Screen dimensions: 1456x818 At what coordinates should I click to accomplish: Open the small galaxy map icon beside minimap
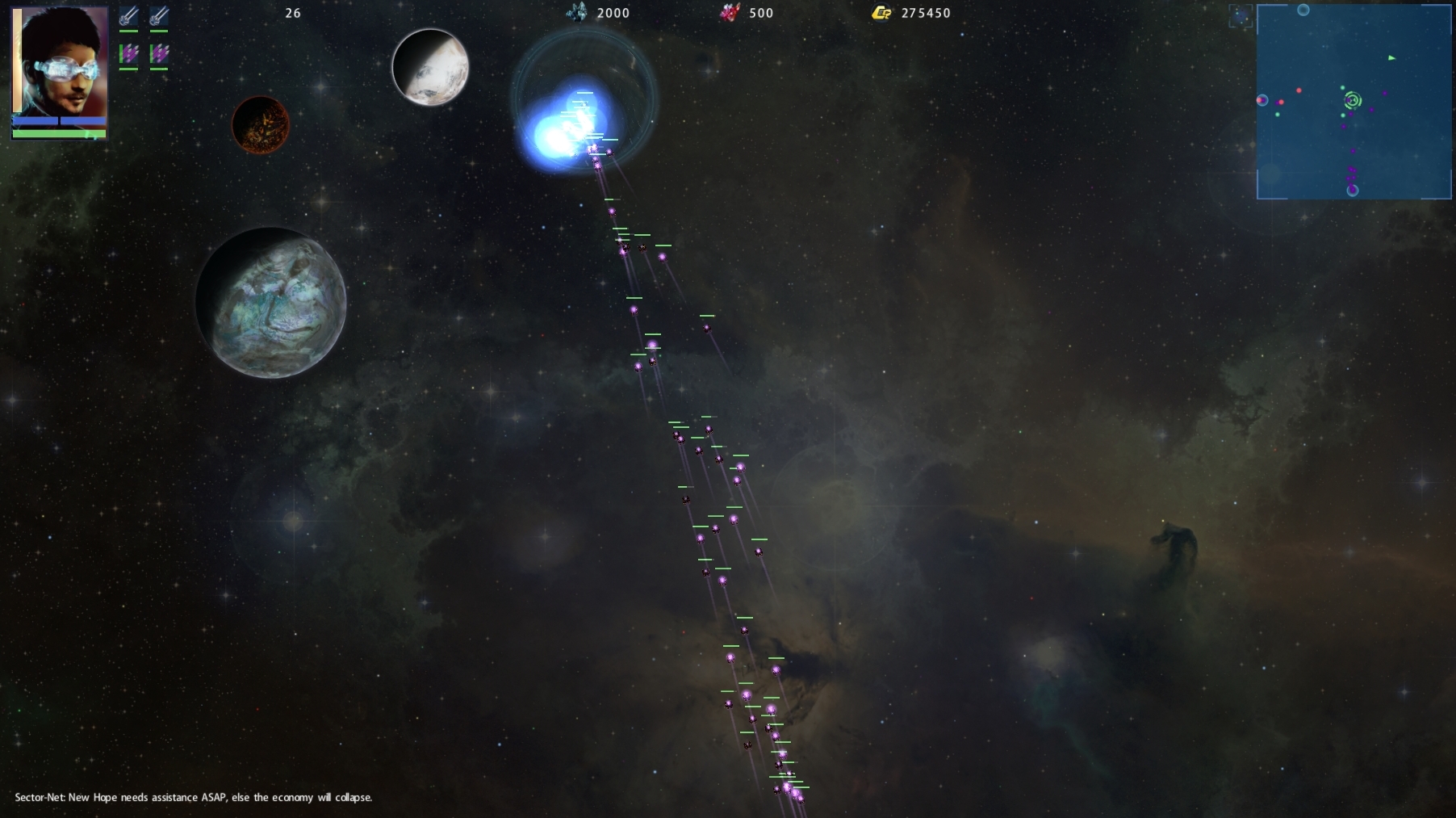click(x=1241, y=15)
